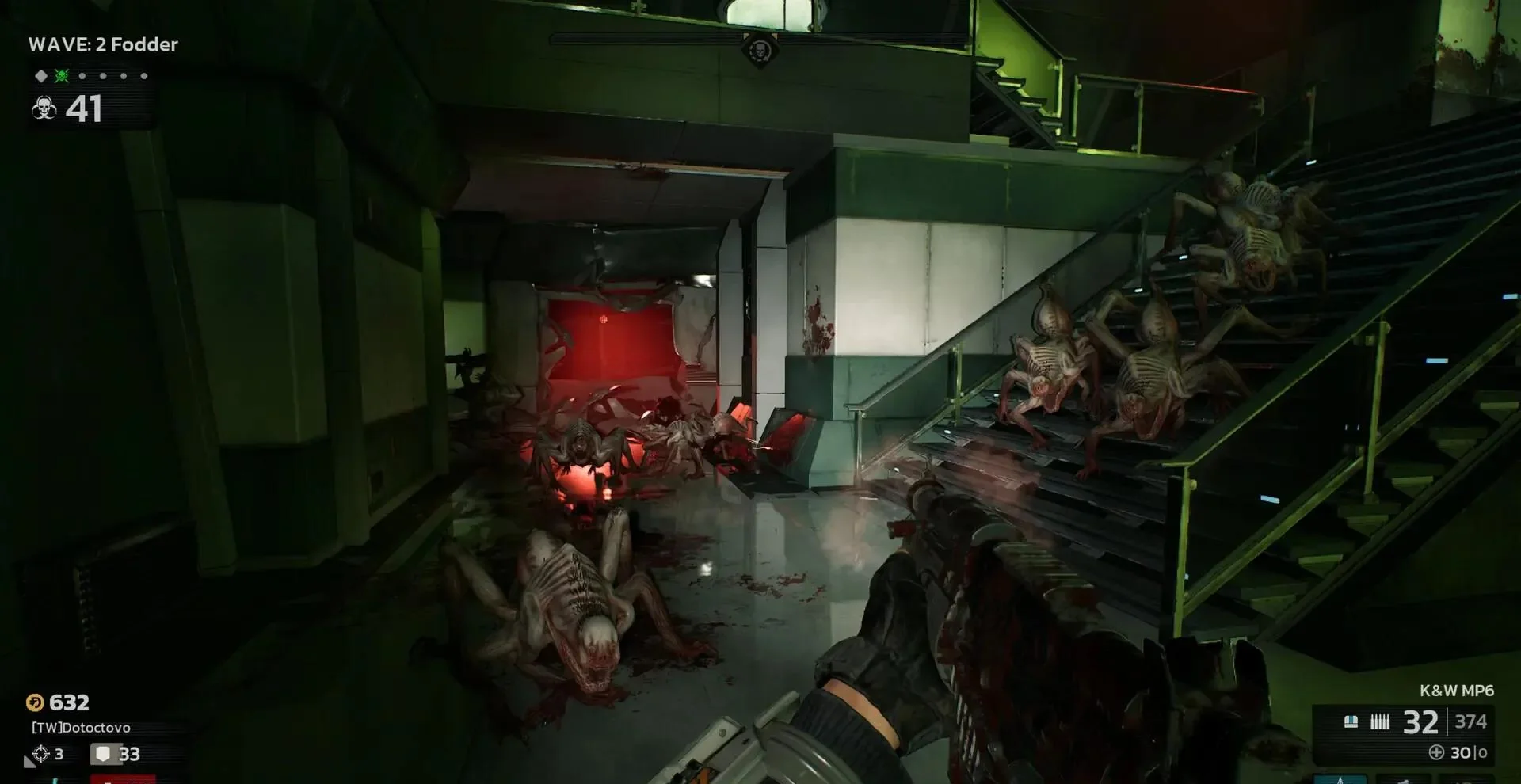Select the K&W MP6 weapon name label
The width and height of the screenshot is (1521, 784).
1458,689
